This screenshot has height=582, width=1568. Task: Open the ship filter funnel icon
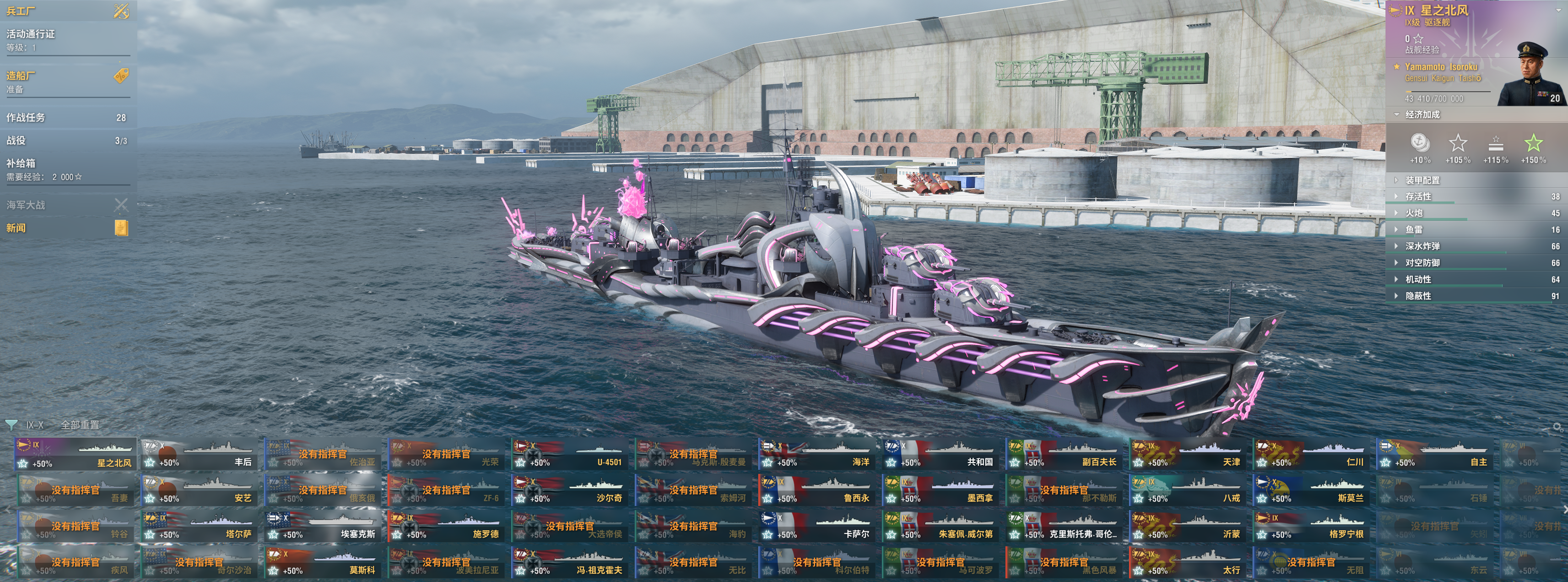pyautogui.click(x=11, y=425)
